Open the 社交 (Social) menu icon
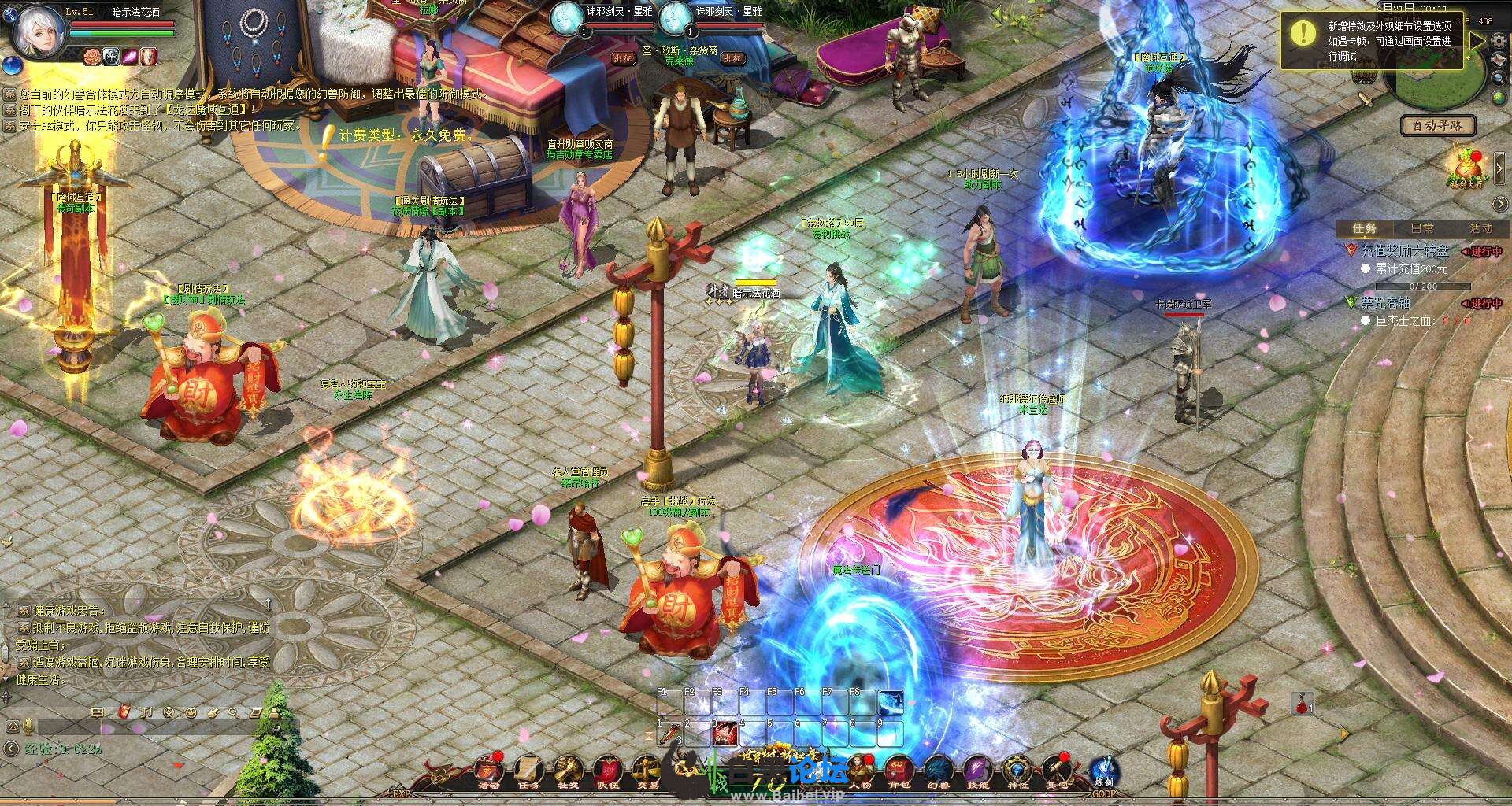1512x806 pixels. 568,771
